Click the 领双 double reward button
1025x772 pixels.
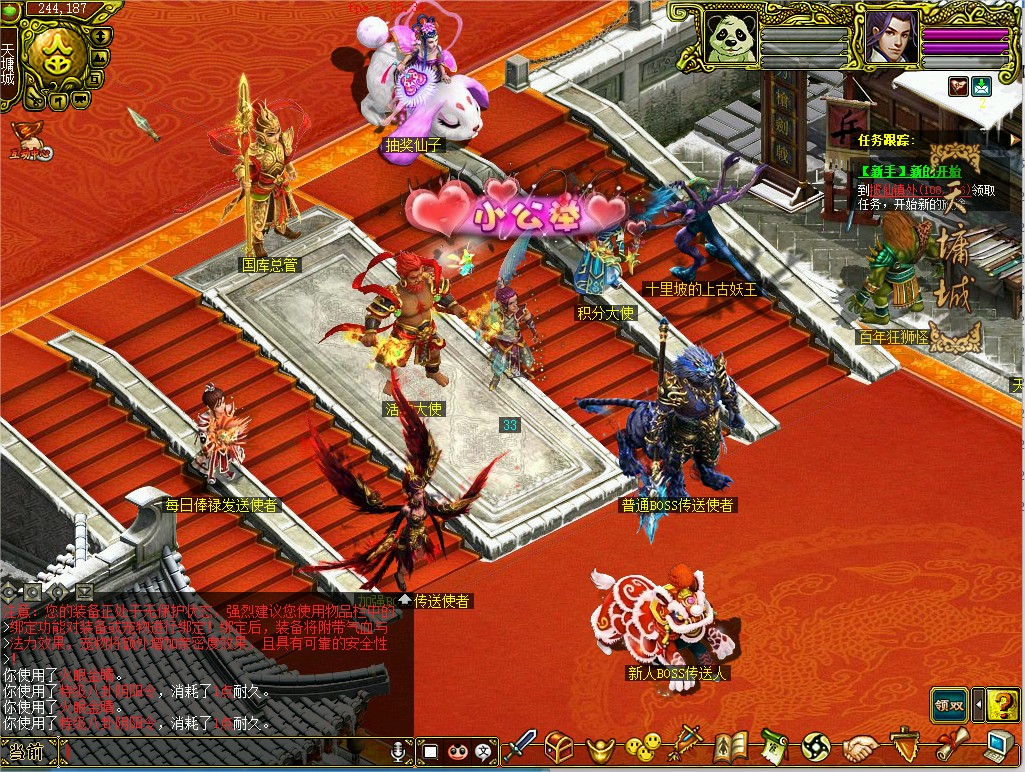[950, 705]
